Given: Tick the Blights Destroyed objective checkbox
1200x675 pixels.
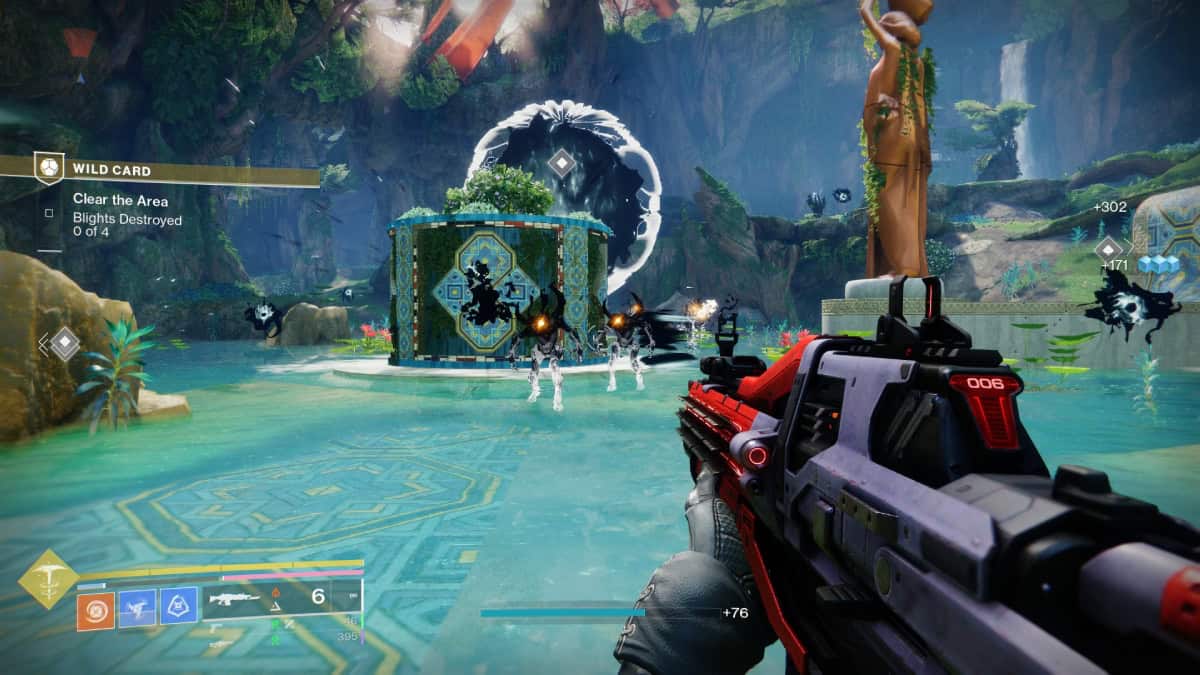Looking at the screenshot, I should pos(48,212).
